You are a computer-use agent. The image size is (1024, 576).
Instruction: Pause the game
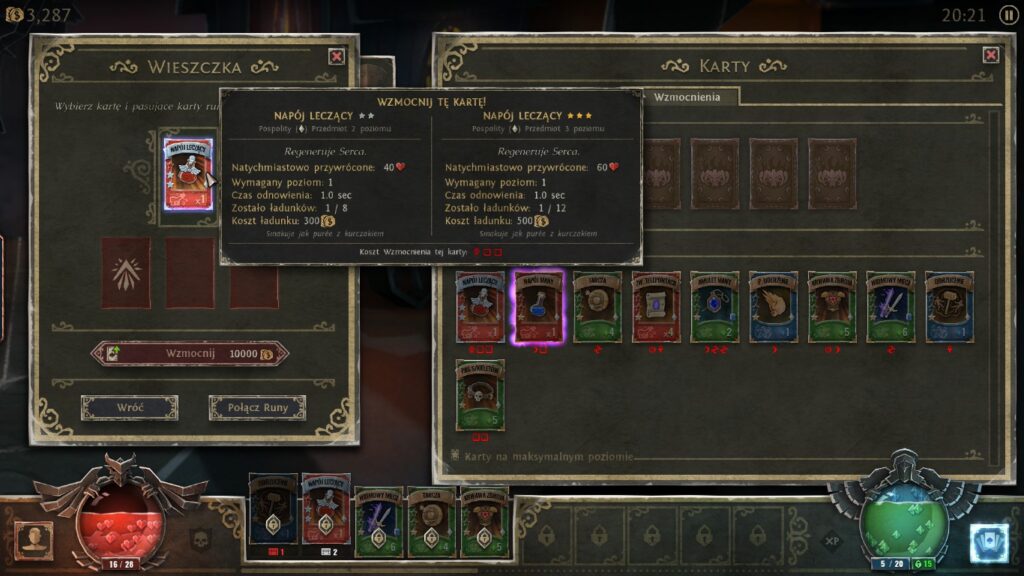tap(1007, 15)
